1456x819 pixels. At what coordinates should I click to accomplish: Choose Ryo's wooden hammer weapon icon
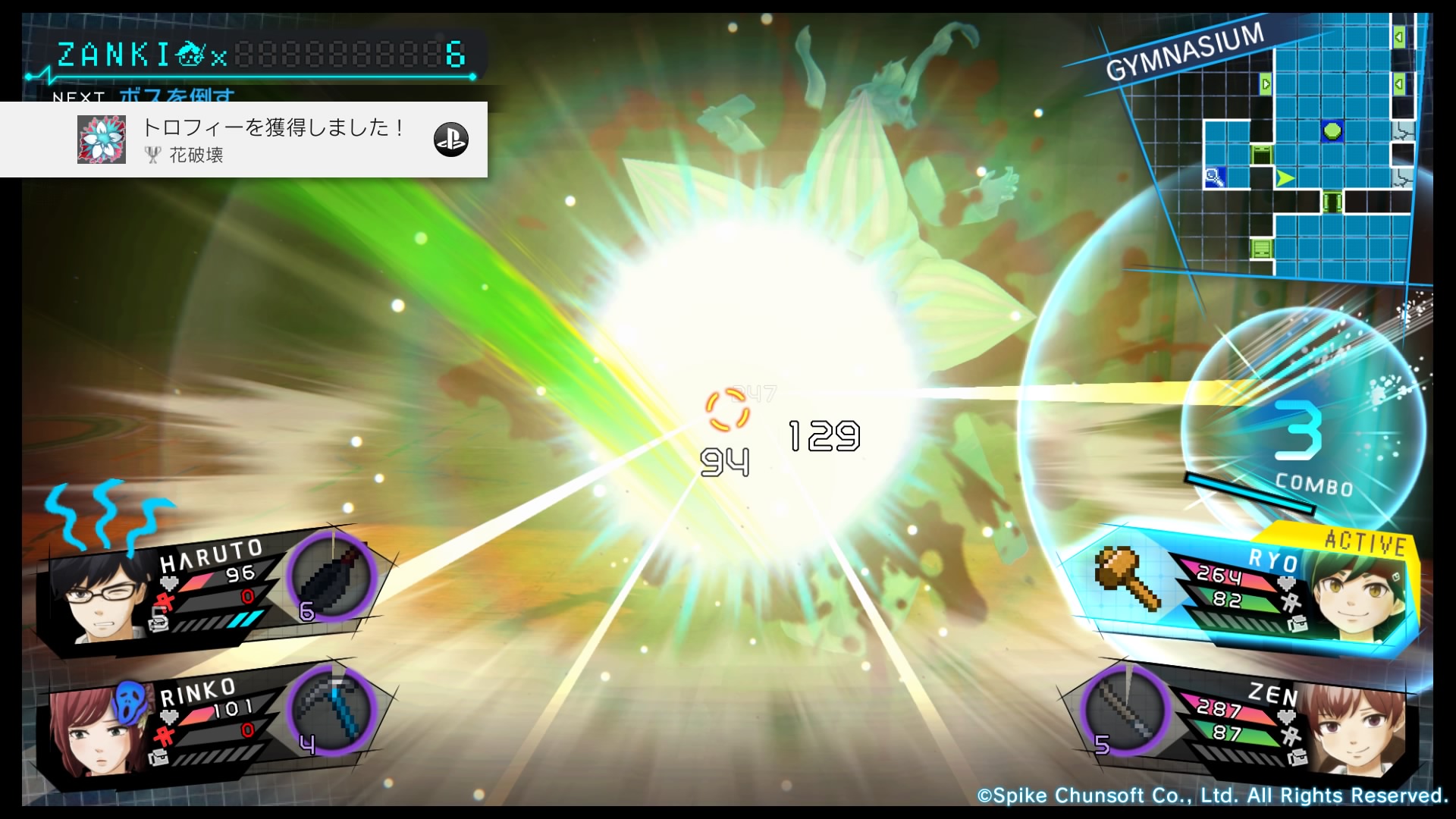[1128, 578]
